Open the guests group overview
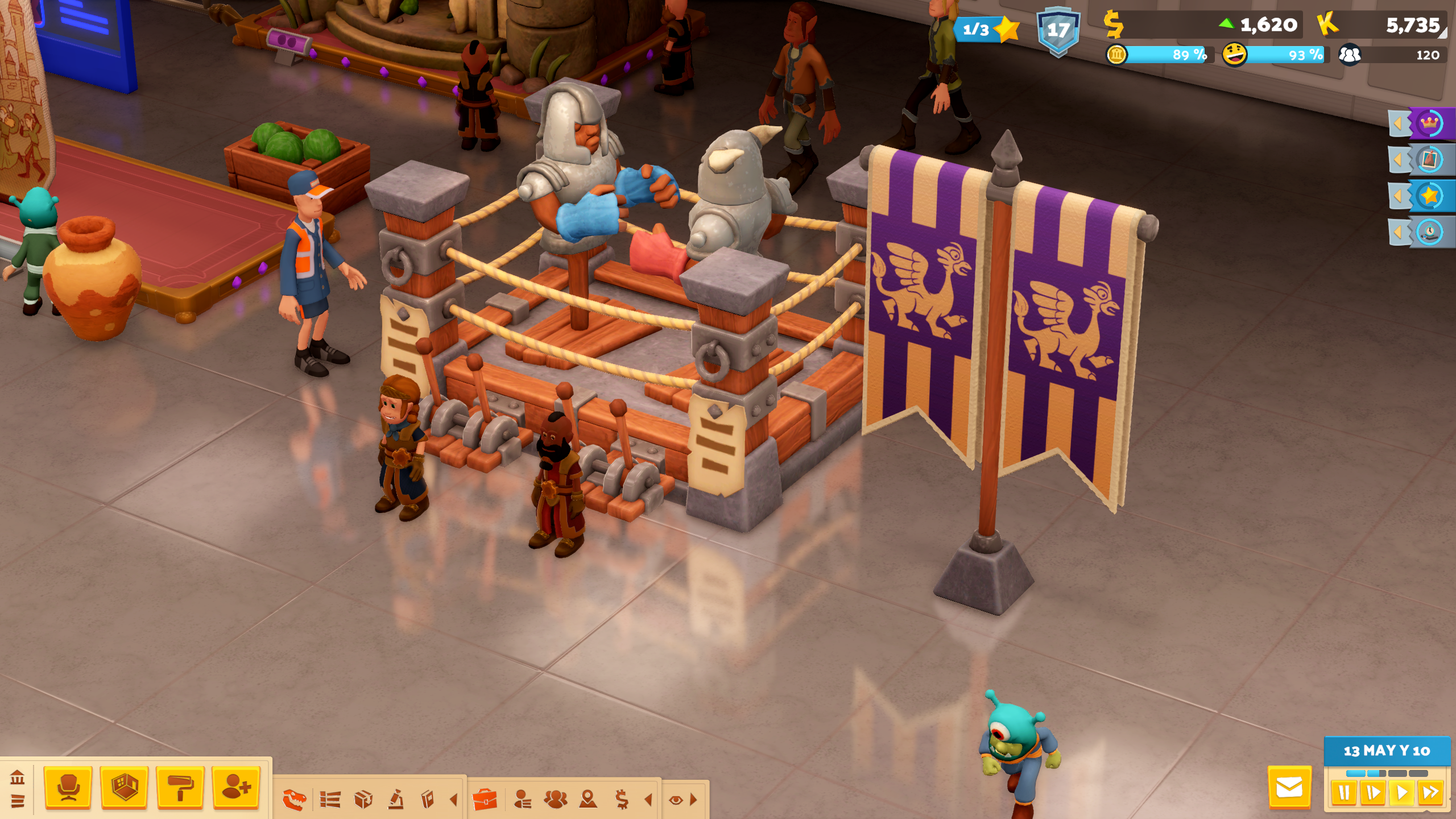Screen dimensions: 1456x819 (555, 800)
